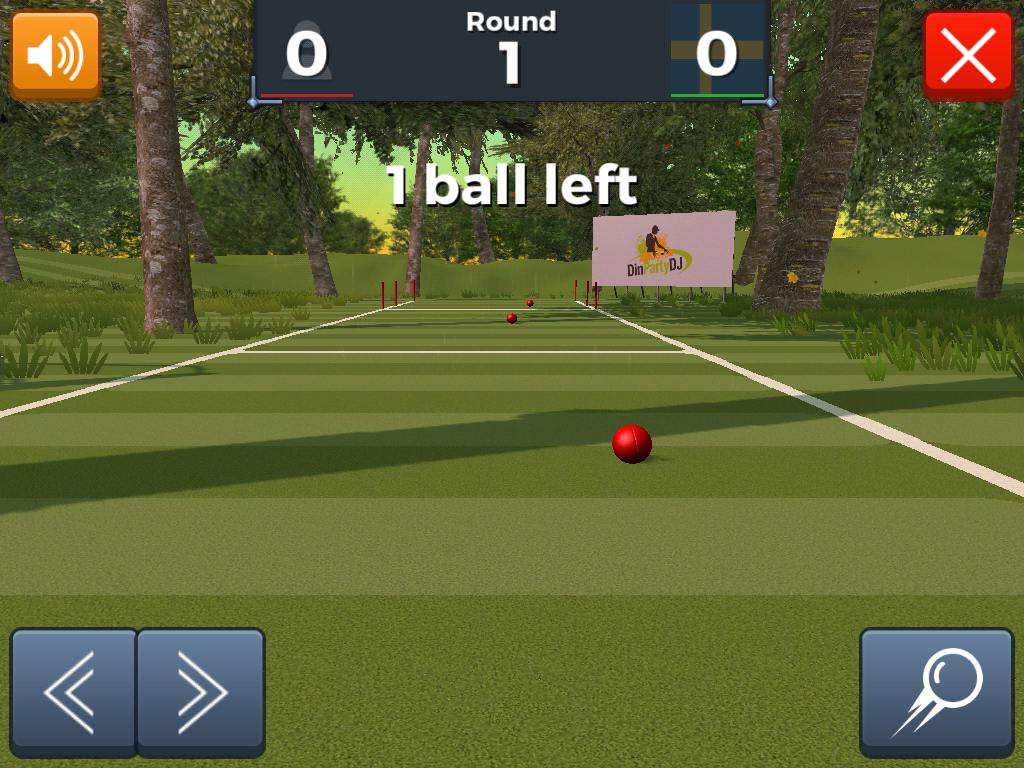Screen dimensions: 1024x768
Task: Toggle the orange sound speaker button
Action: click(x=55, y=55)
